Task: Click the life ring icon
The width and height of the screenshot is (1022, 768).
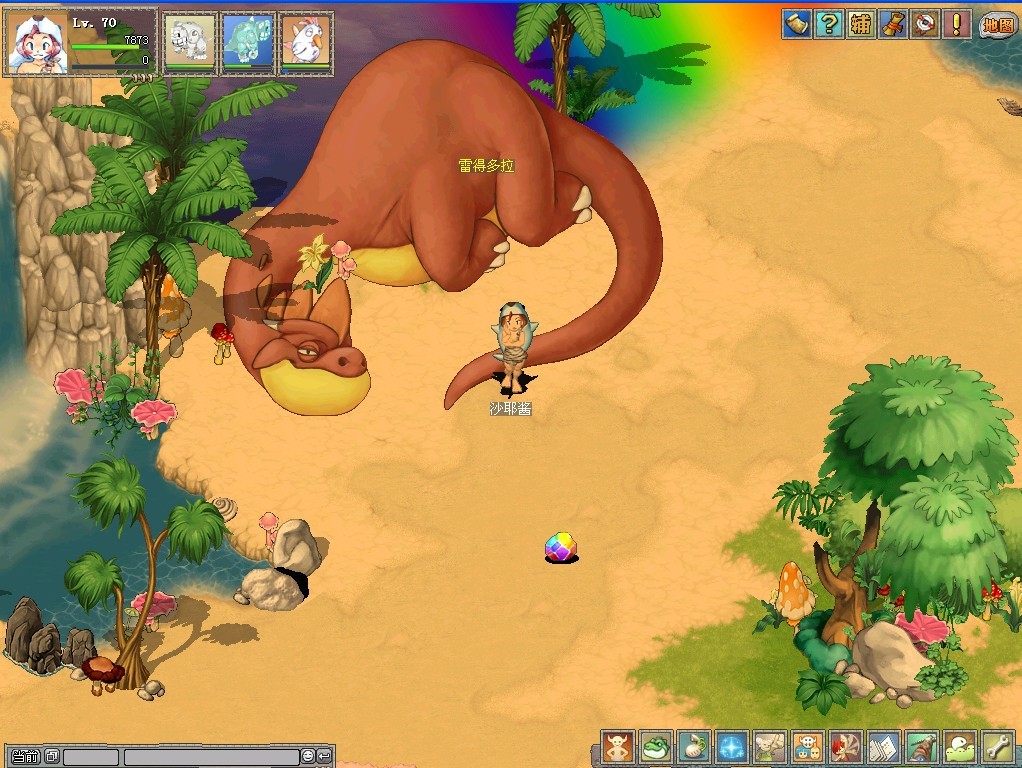Action: click(925, 24)
